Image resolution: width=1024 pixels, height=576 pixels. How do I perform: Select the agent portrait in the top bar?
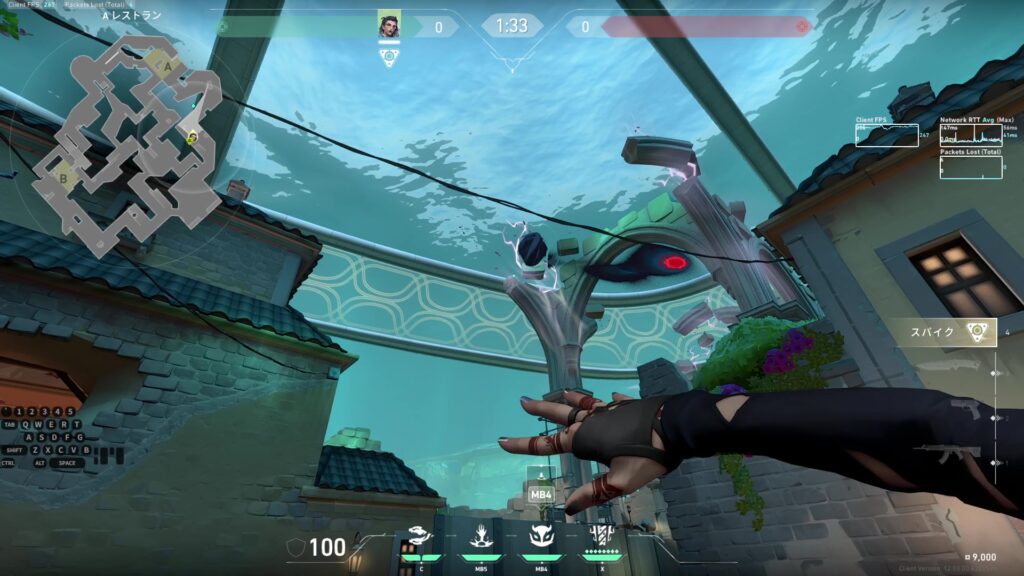click(x=389, y=25)
